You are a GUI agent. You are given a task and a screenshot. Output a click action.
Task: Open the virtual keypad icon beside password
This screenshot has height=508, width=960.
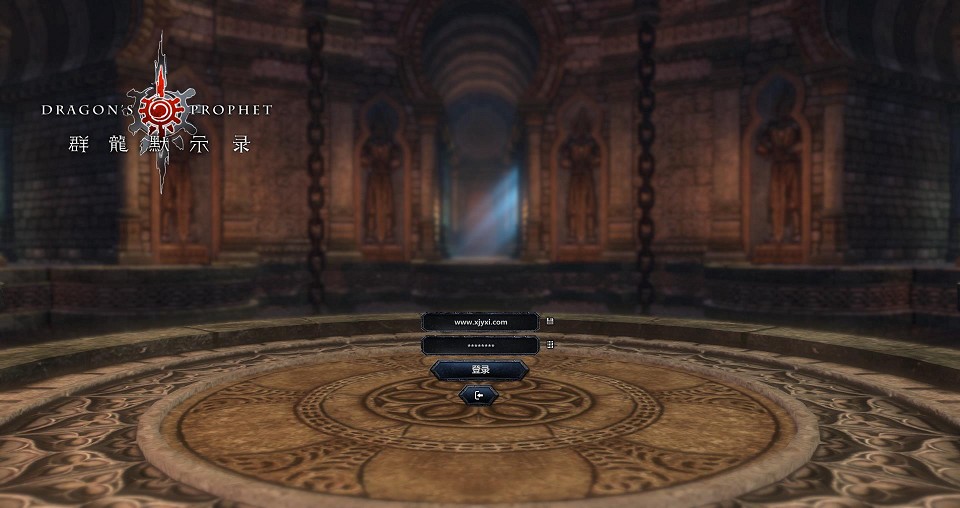(x=550, y=345)
